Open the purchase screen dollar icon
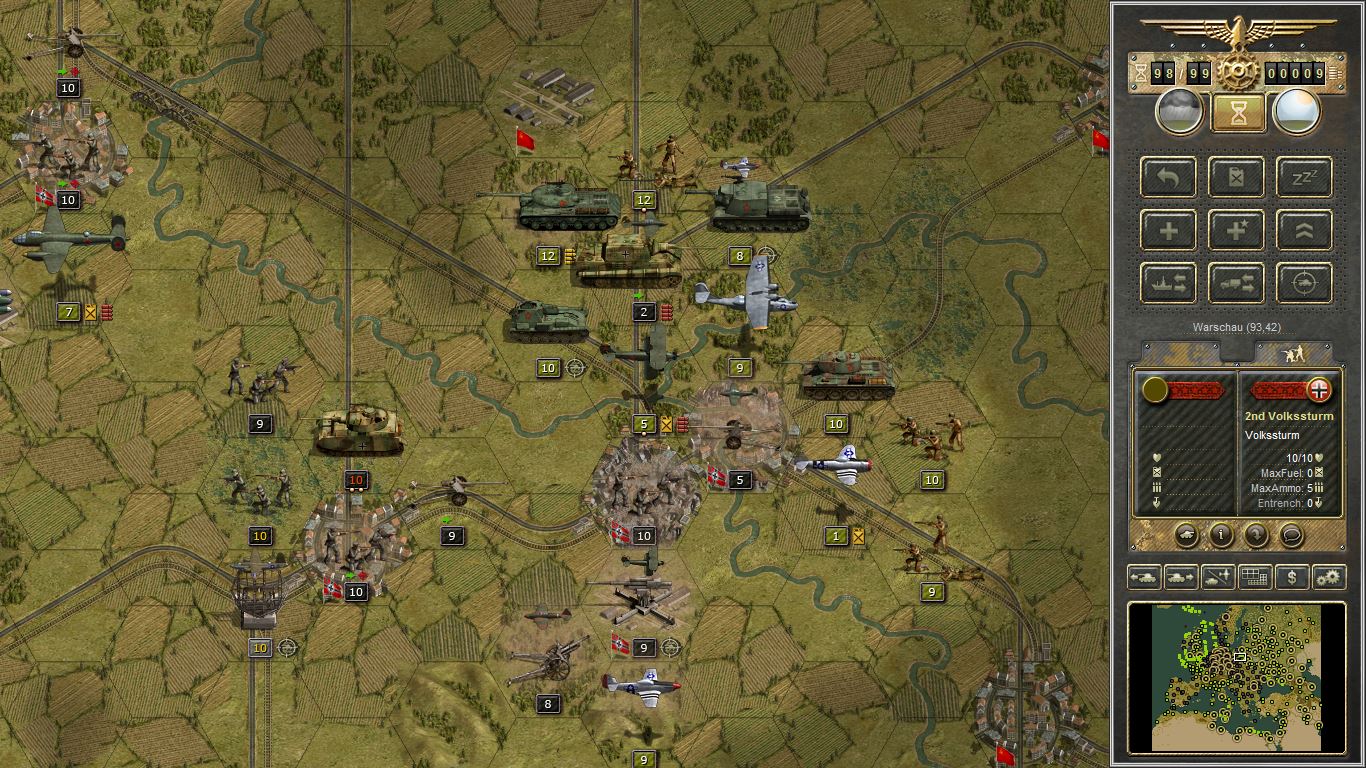 click(x=1291, y=577)
